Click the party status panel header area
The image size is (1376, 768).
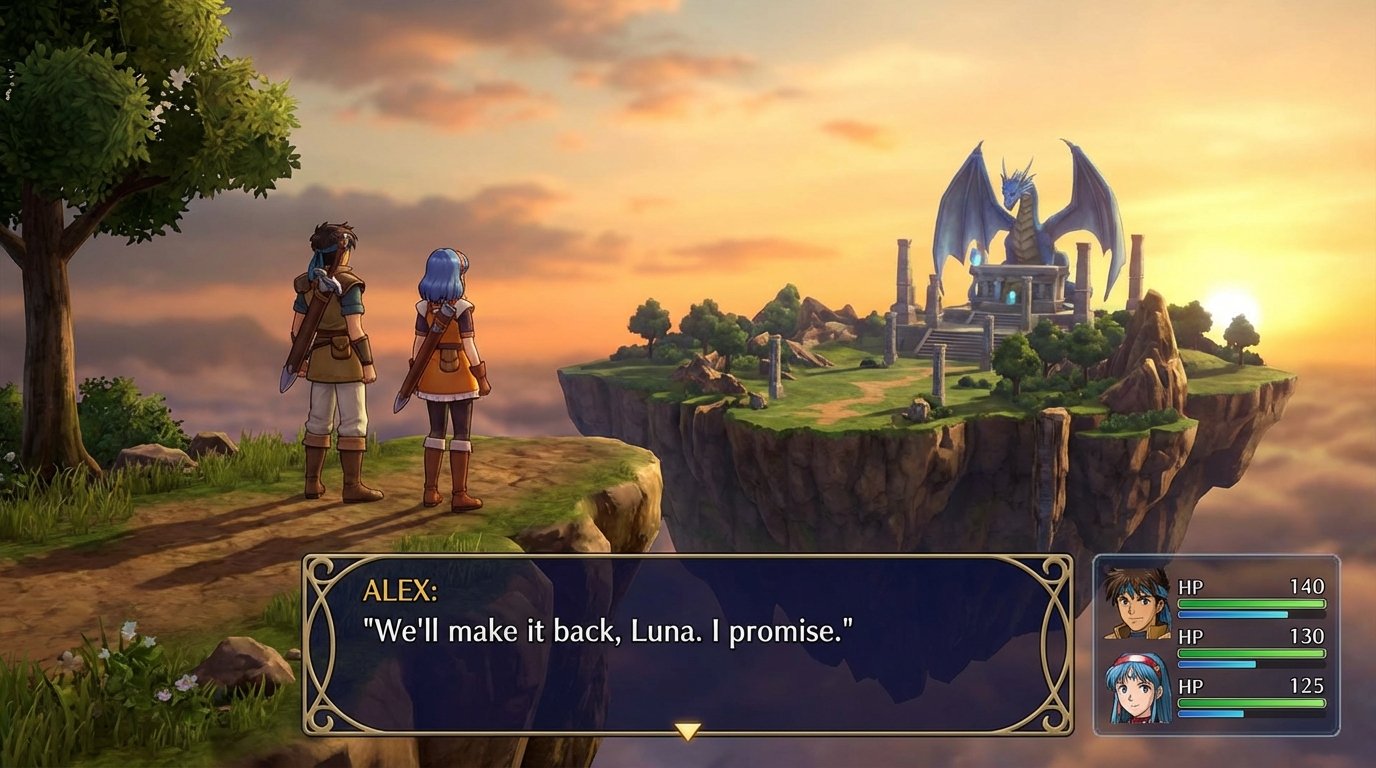click(x=1230, y=565)
